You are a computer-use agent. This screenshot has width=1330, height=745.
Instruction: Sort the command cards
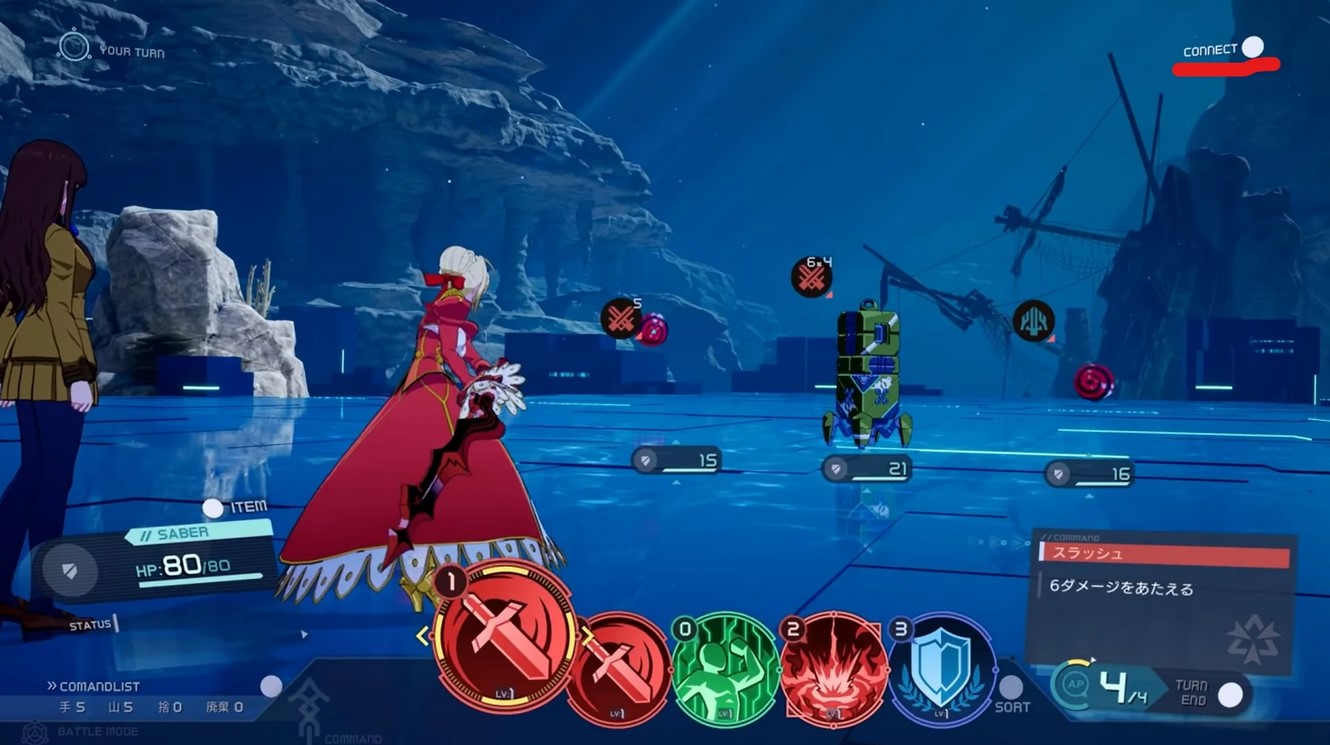tap(1011, 688)
